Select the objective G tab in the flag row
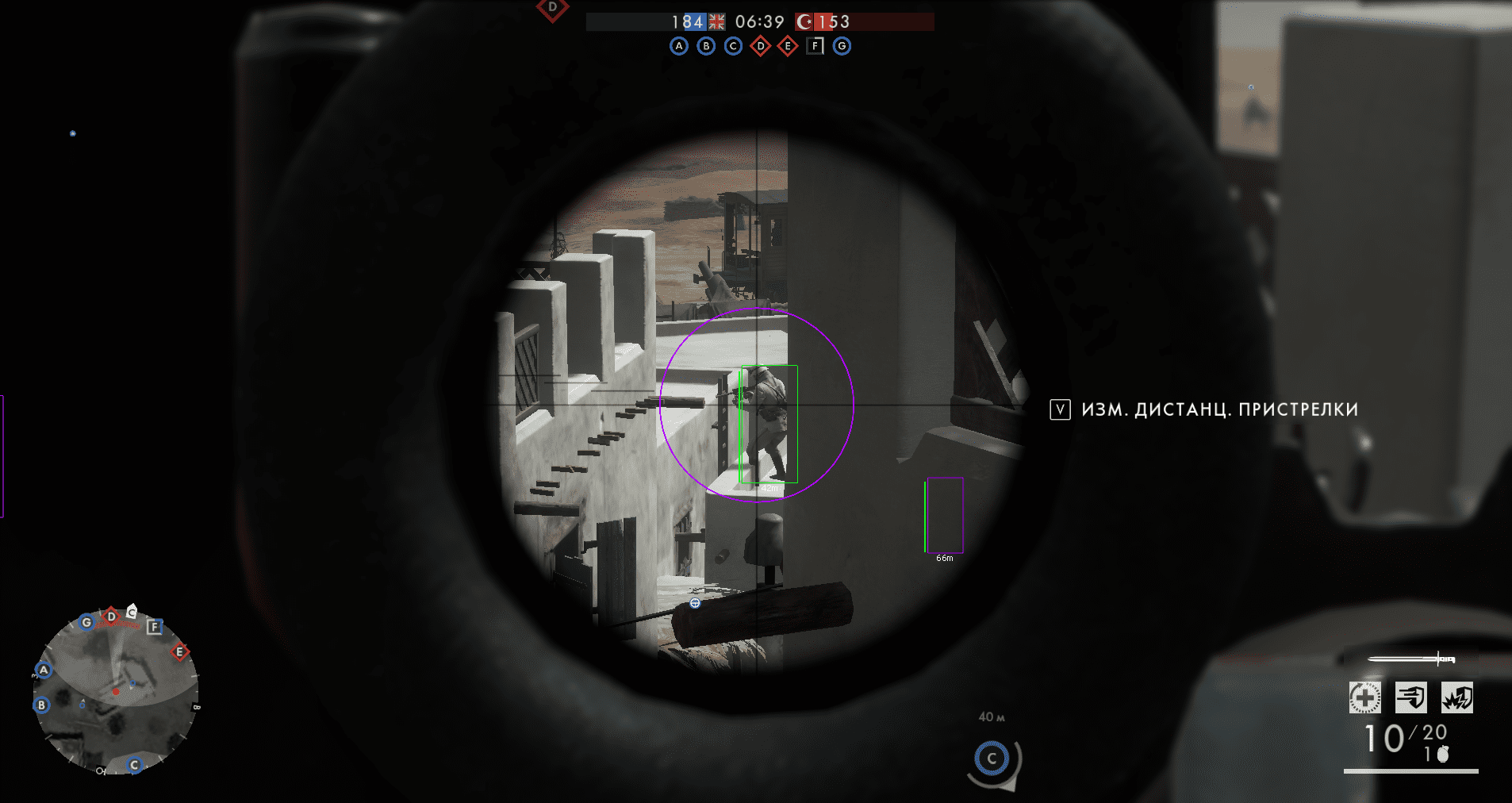 841,46
